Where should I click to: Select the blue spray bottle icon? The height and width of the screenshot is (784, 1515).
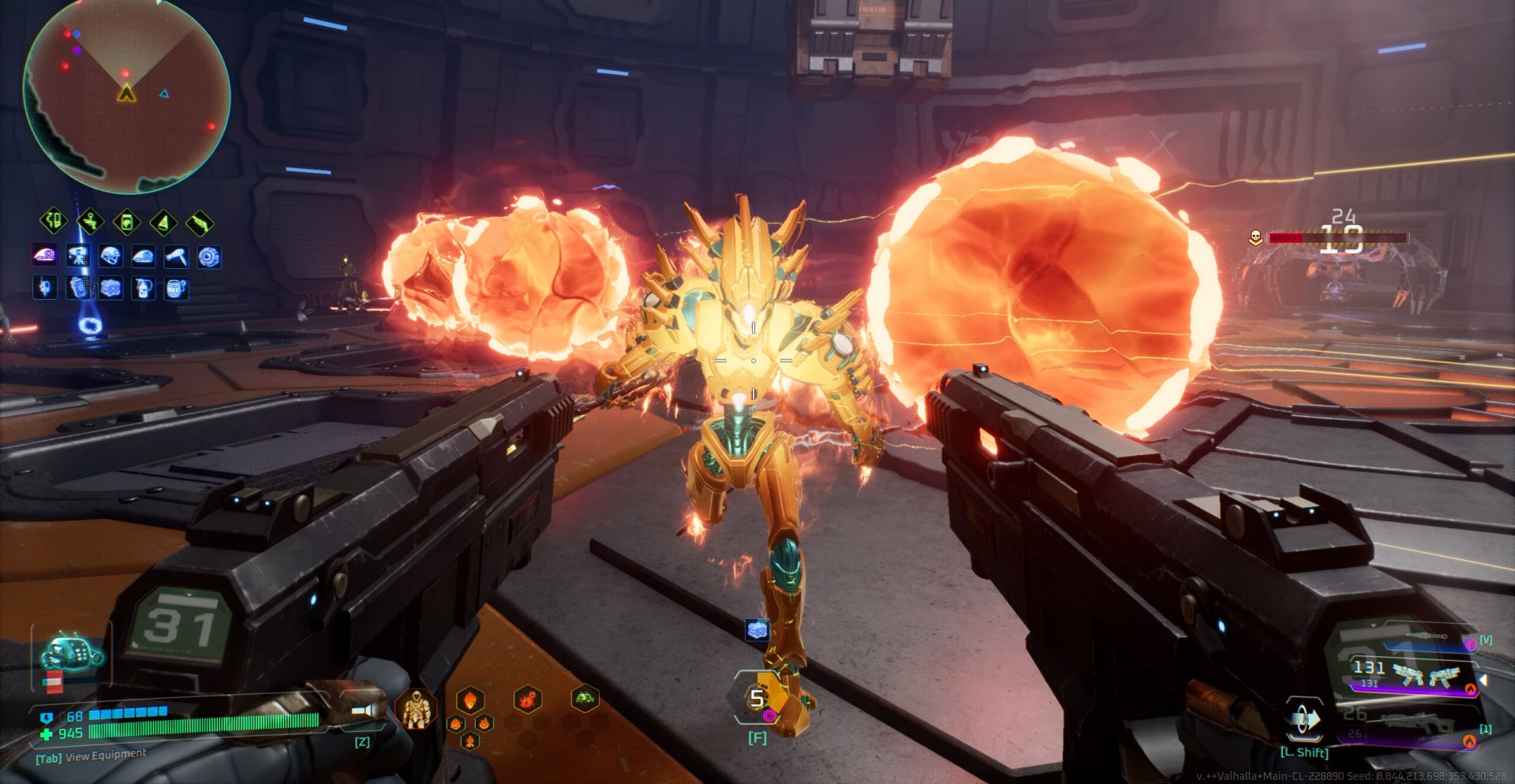coord(144,289)
